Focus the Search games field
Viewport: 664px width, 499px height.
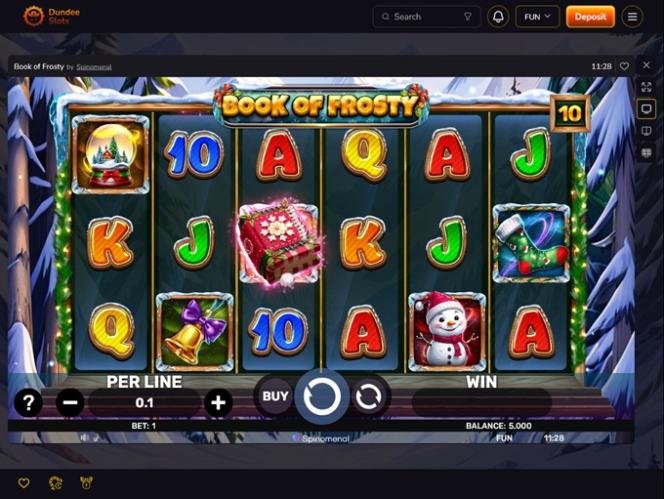pyautogui.click(x=425, y=16)
